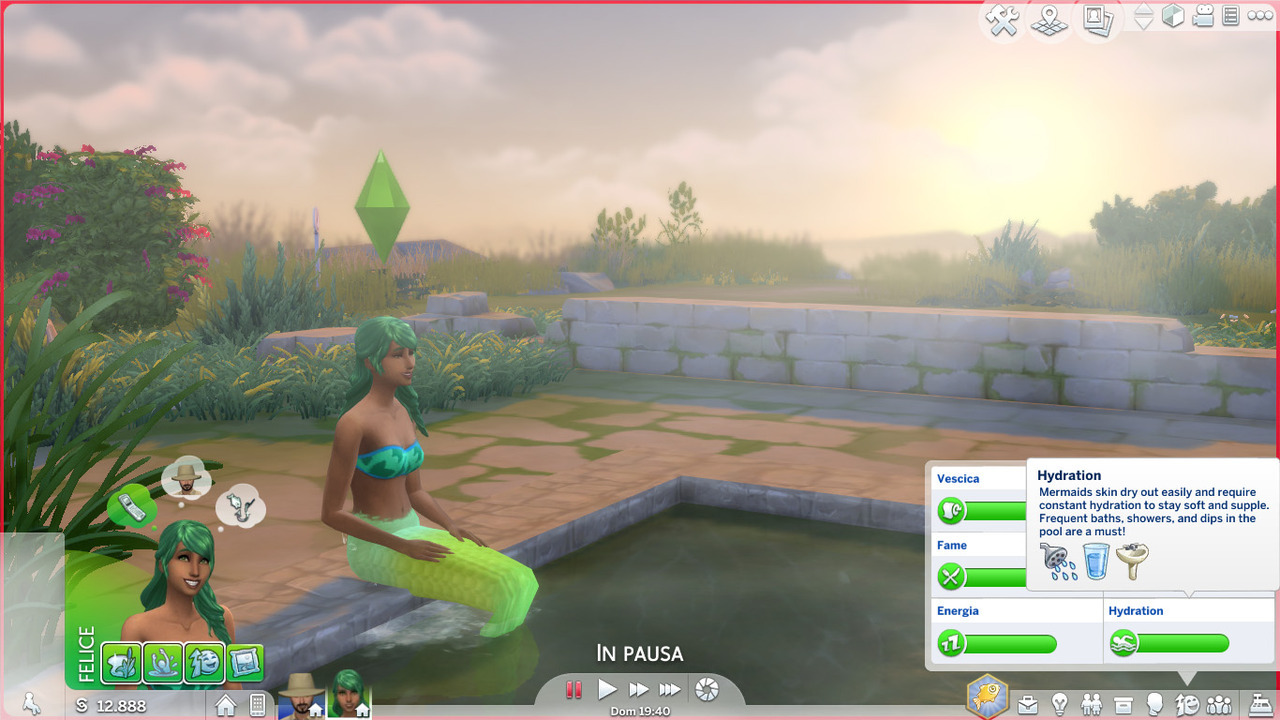Click the home icon beside the Simoleon funds

coord(226,705)
